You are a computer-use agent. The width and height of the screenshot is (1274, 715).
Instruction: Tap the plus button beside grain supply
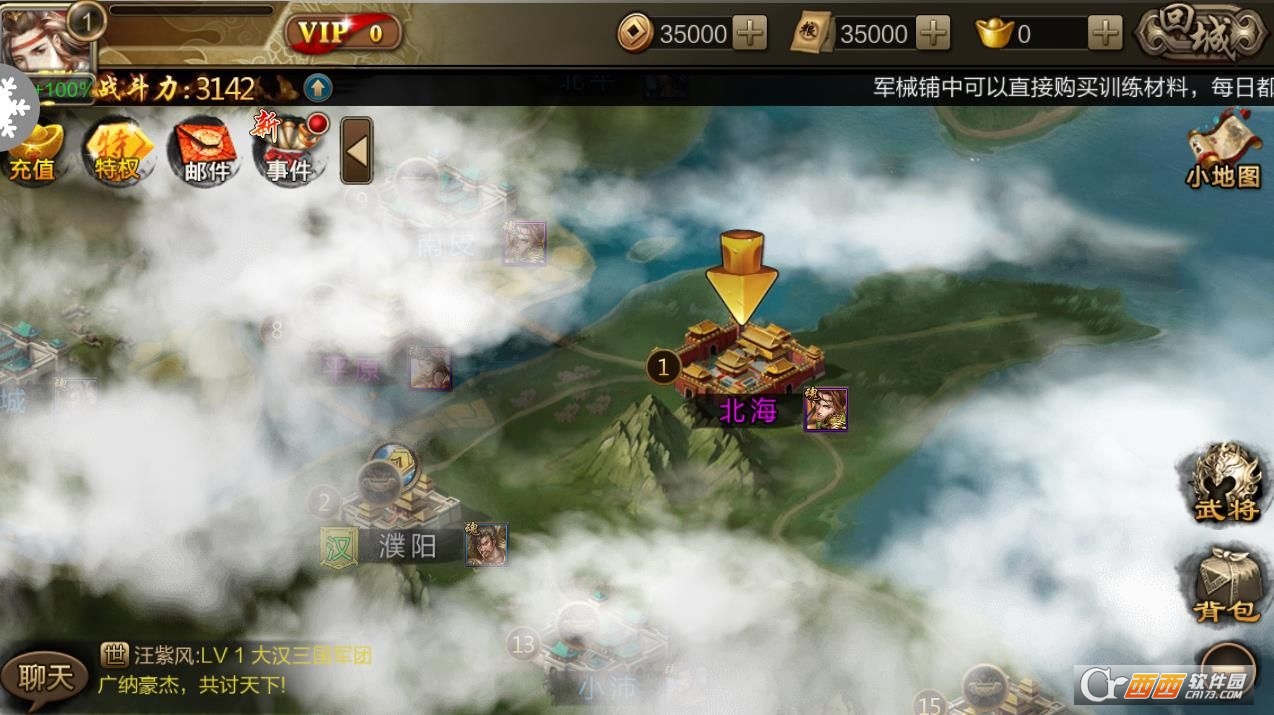pos(932,34)
